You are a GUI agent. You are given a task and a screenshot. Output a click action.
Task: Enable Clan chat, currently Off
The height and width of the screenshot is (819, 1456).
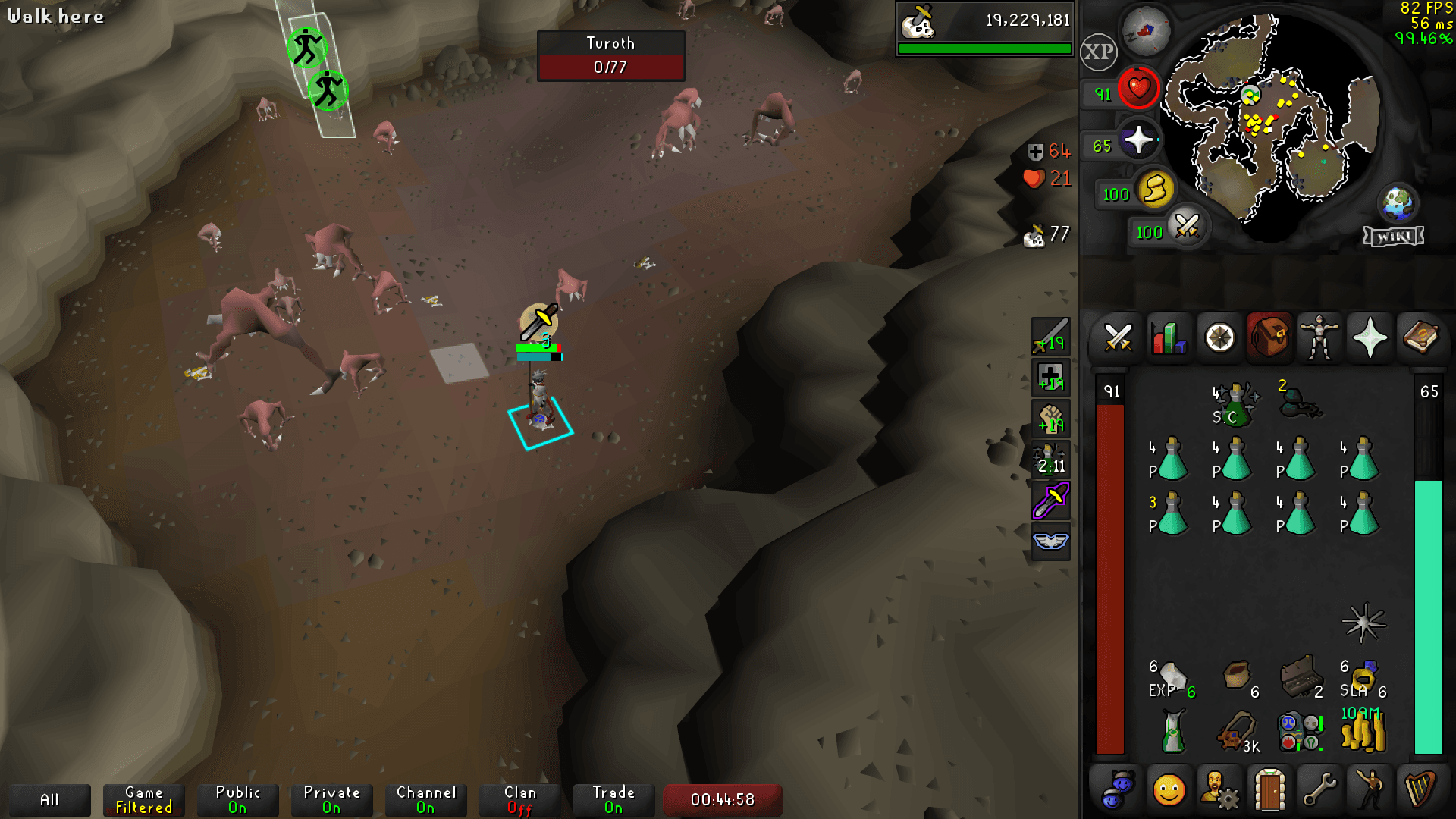click(519, 800)
